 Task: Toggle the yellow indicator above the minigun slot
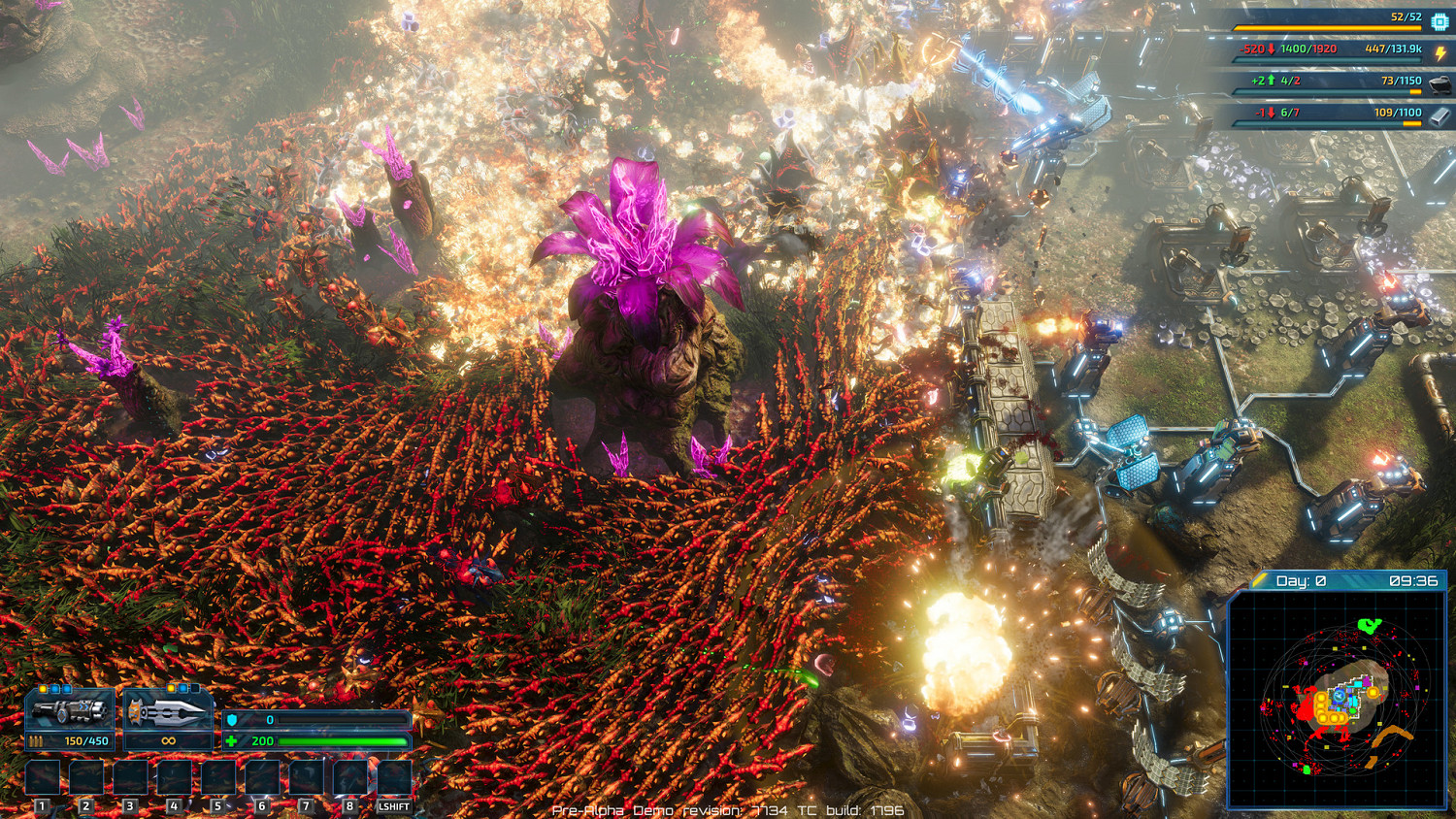click(43, 688)
